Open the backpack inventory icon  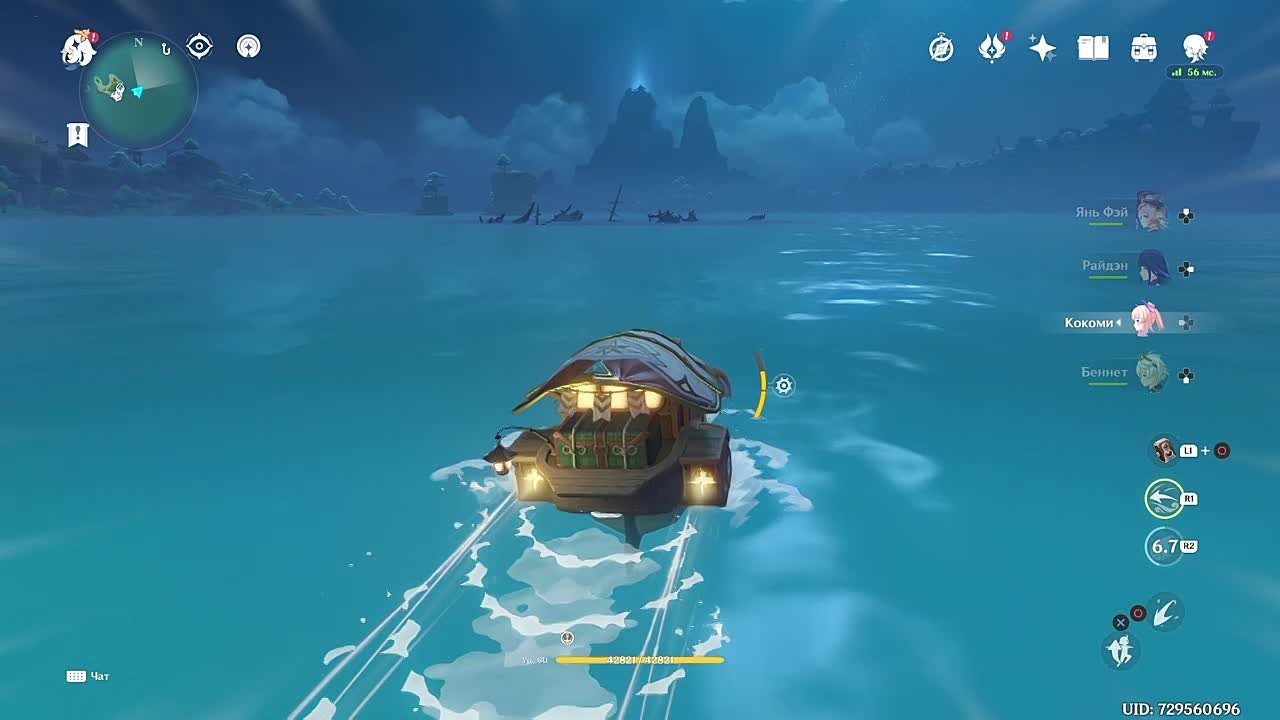pyautogui.click(x=1143, y=48)
